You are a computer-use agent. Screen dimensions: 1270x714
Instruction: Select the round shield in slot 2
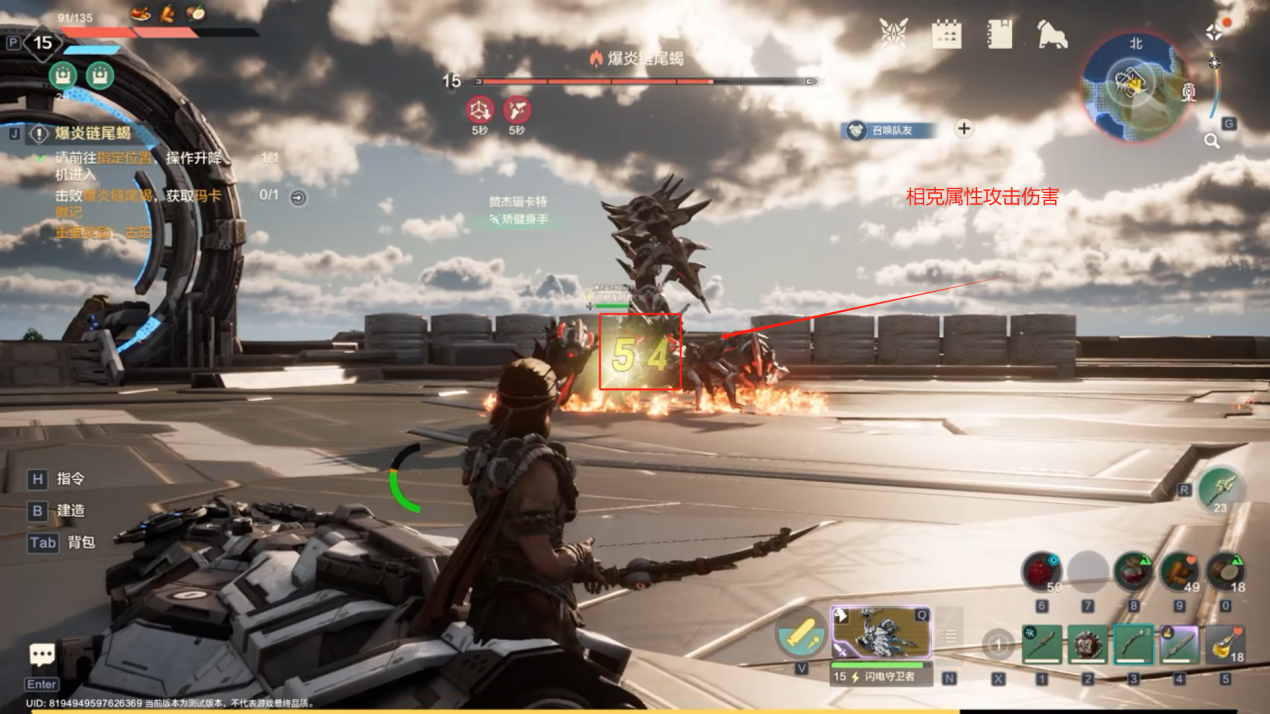click(1088, 645)
